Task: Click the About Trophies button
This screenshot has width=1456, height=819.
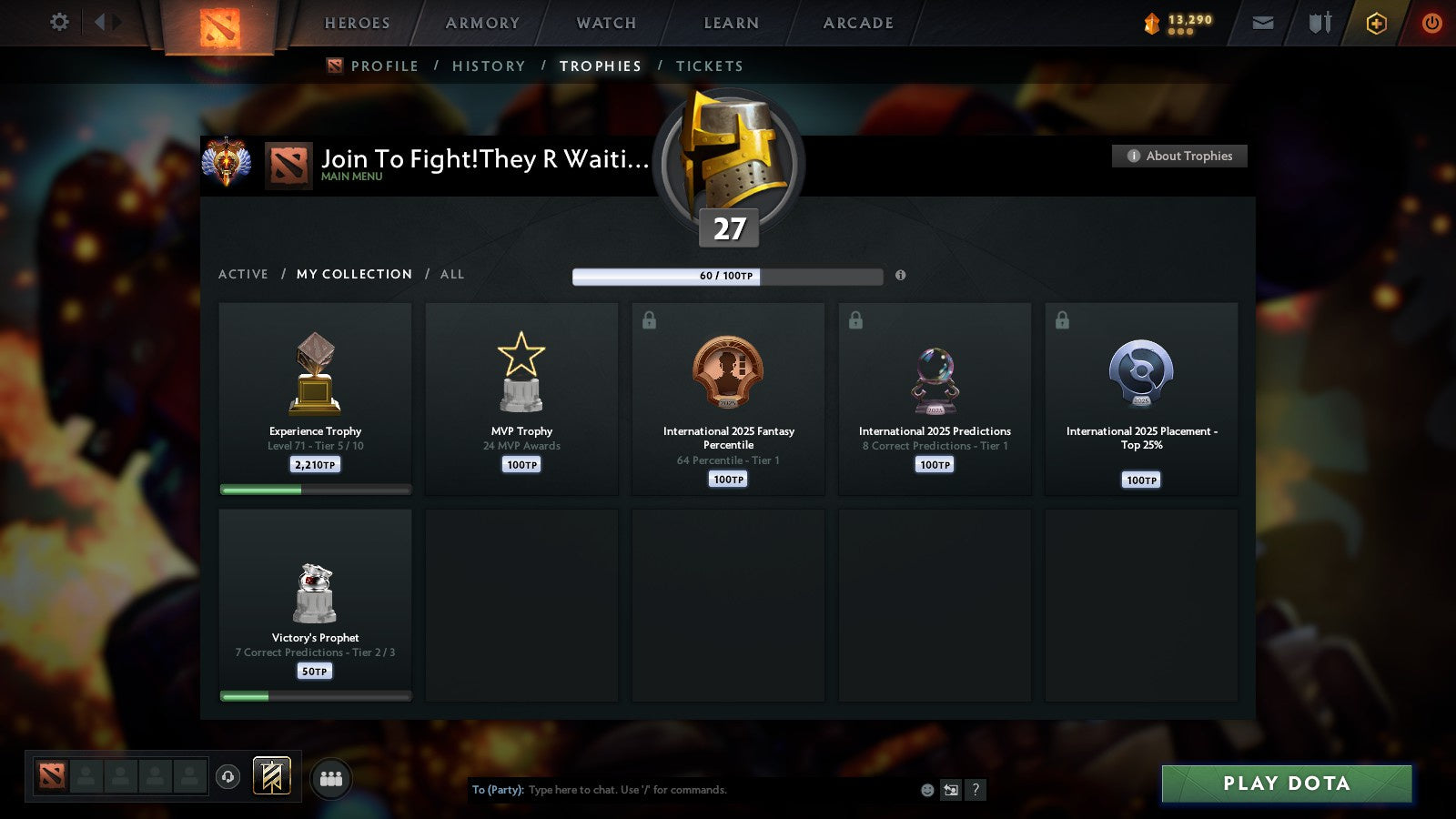Action: (1179, 156)
